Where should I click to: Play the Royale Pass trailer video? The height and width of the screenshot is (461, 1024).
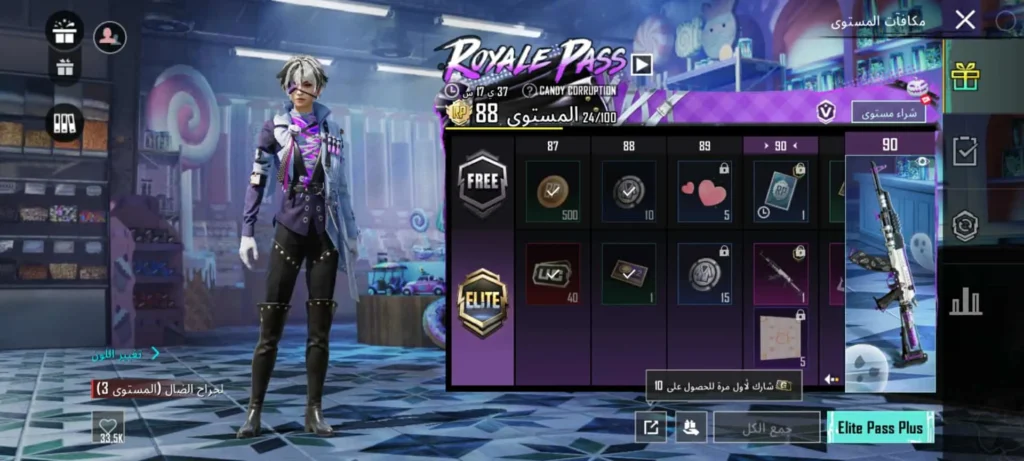click(x=641, y=65)
